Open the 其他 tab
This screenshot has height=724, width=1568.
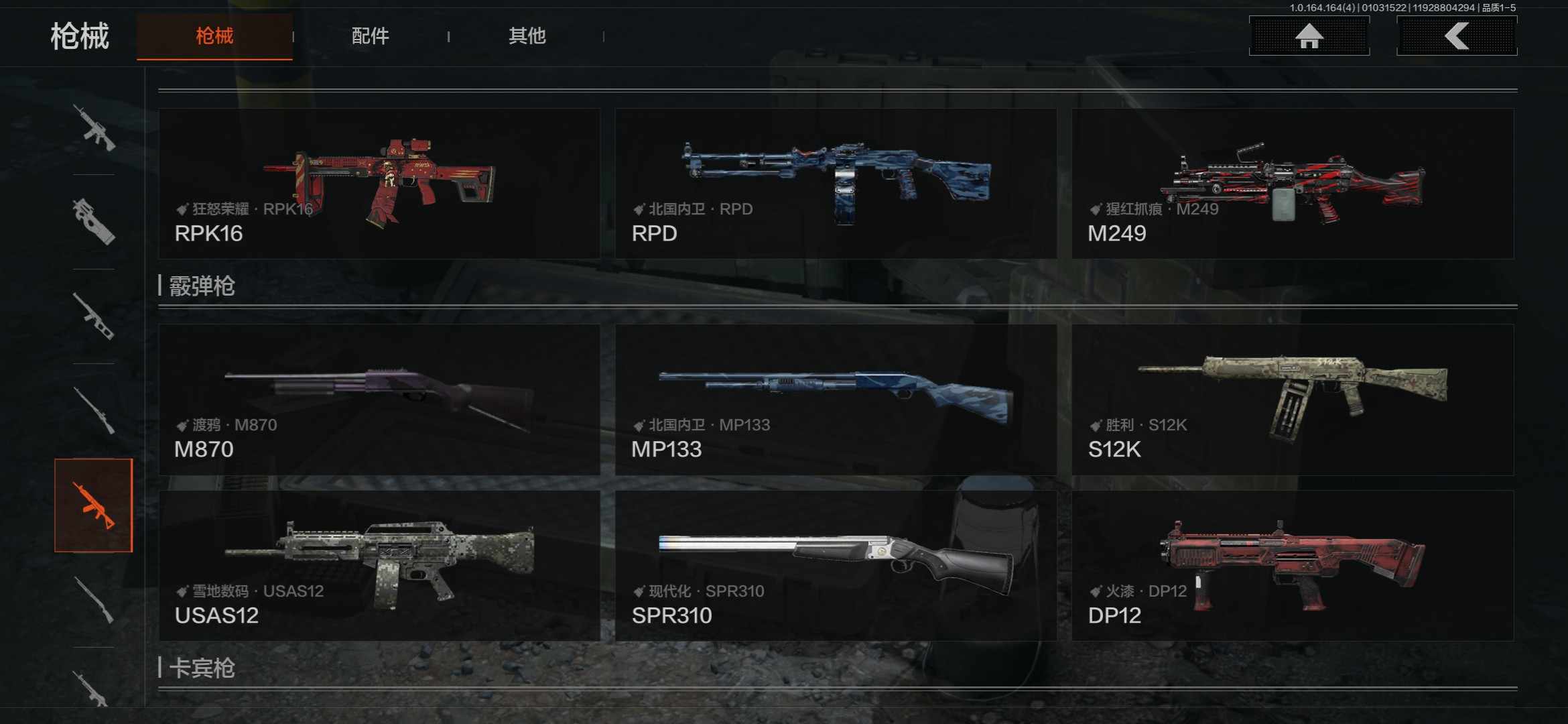pyautogui.click(x=527, y=36)
